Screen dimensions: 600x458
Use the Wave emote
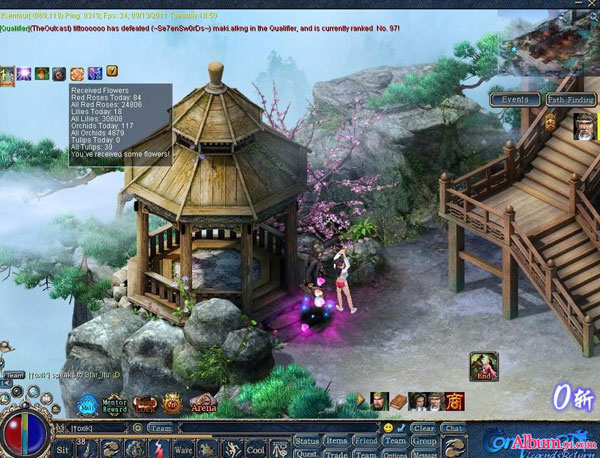pyautogui.click(x=184, y=449)
